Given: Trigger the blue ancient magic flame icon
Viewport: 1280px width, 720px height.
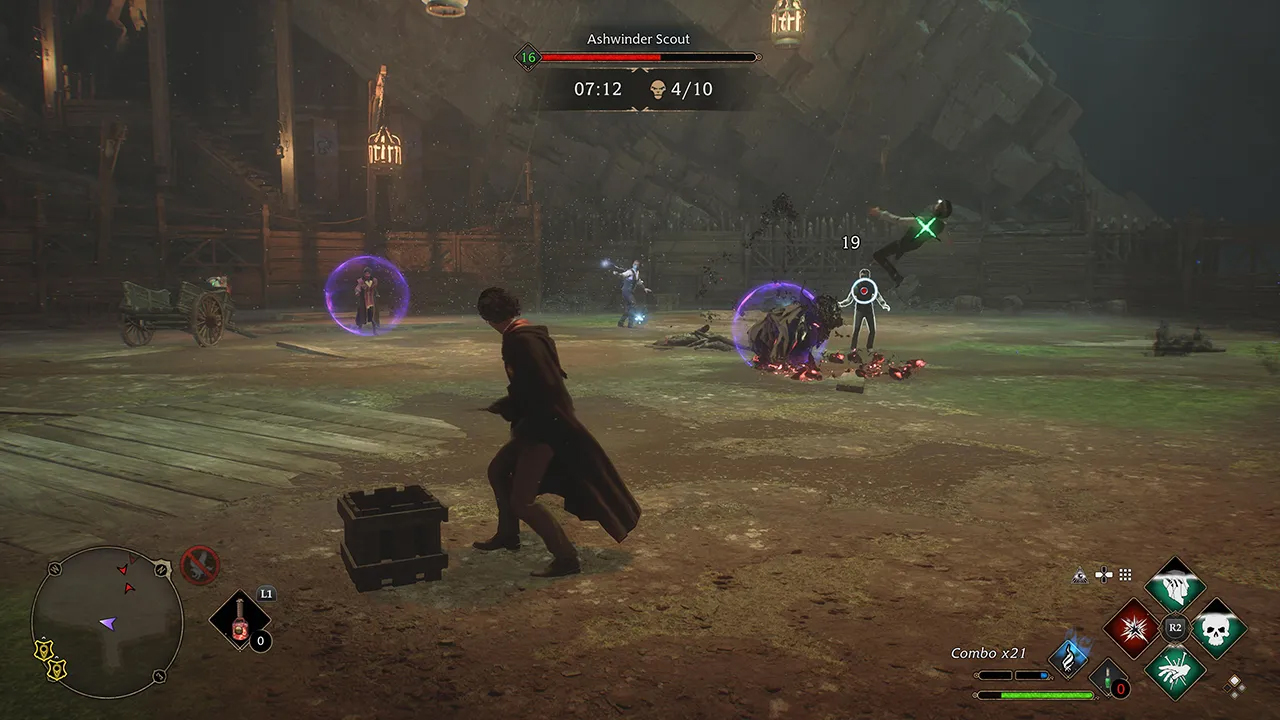Looking at the screenshot, I should click(1069, 658).
